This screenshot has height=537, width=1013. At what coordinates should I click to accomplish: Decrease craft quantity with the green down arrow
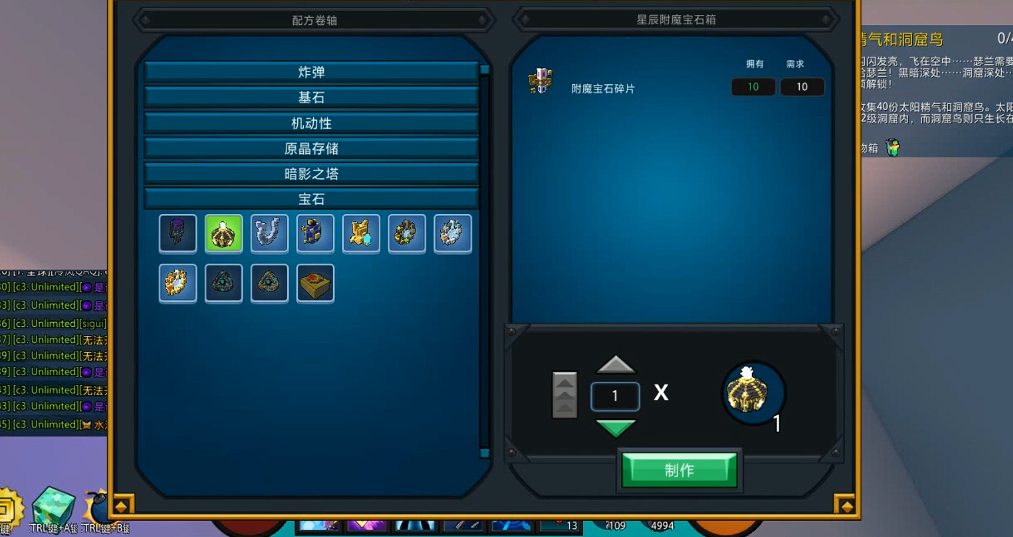[x=615, y=428]
